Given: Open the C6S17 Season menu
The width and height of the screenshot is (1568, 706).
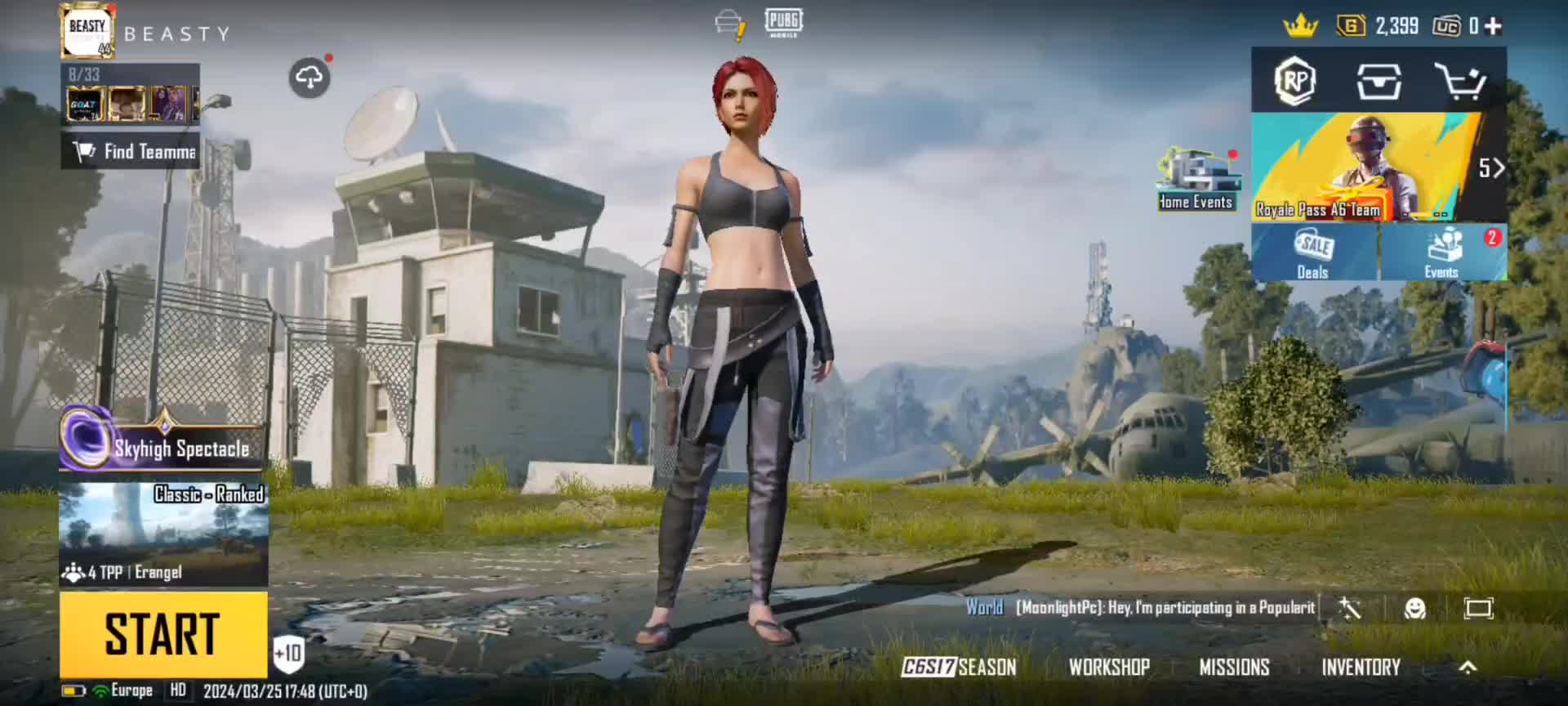Looking at the screenshot, I should (x=960, y=668).
